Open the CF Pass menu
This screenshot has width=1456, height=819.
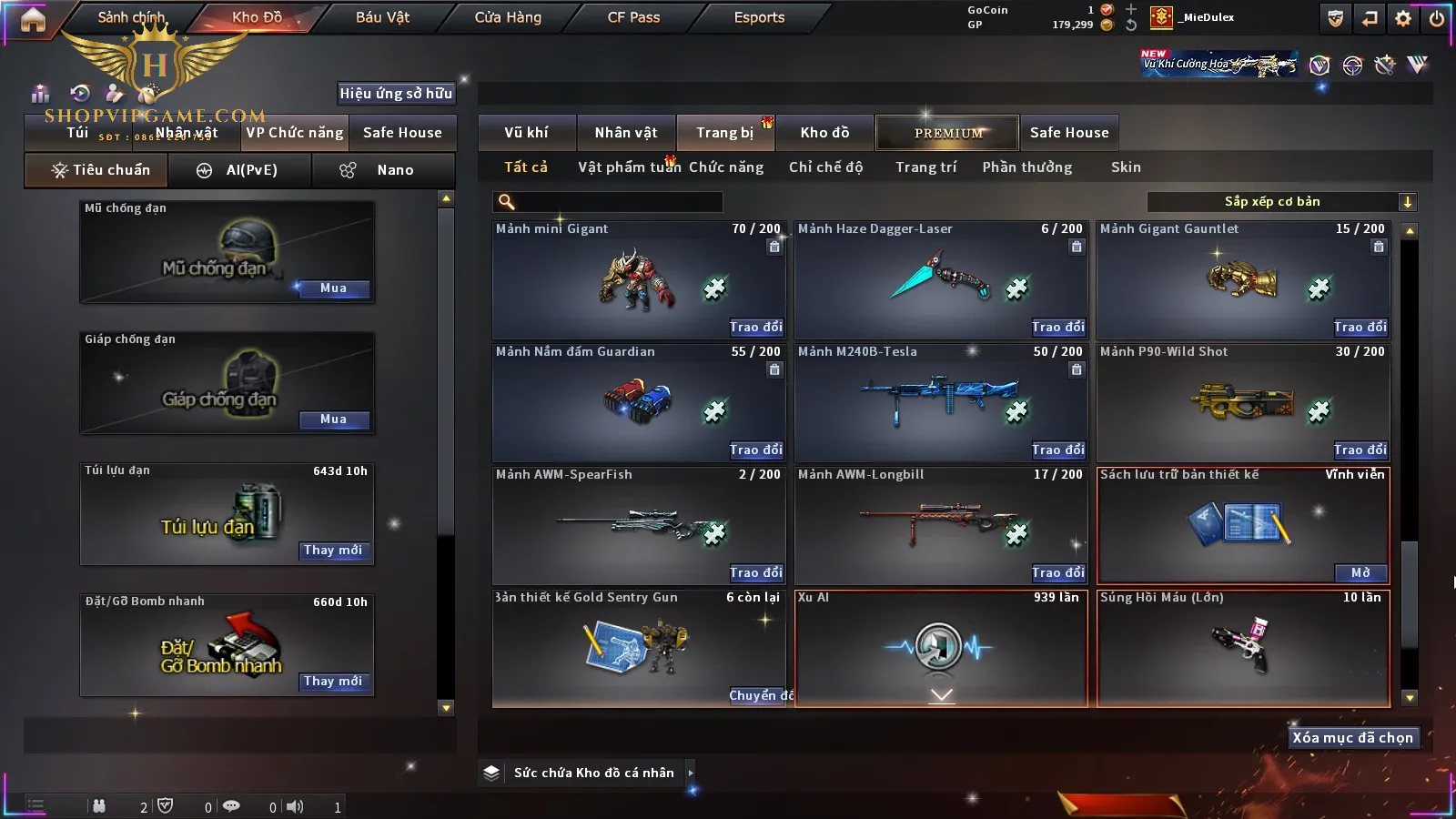[x=633, y=17]
